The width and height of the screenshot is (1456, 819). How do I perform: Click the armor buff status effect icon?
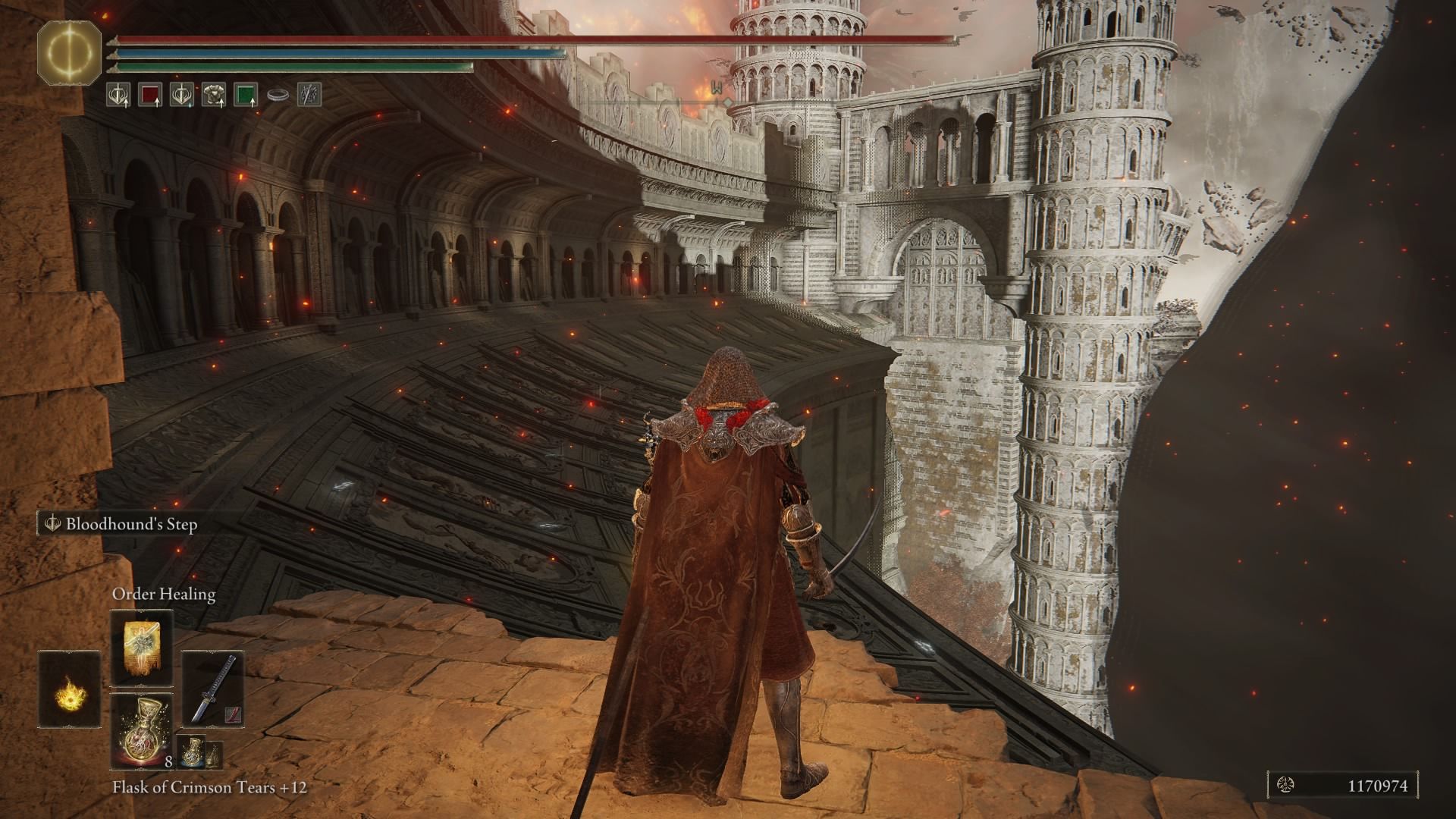pyautogui.click(x=215, y=93)
